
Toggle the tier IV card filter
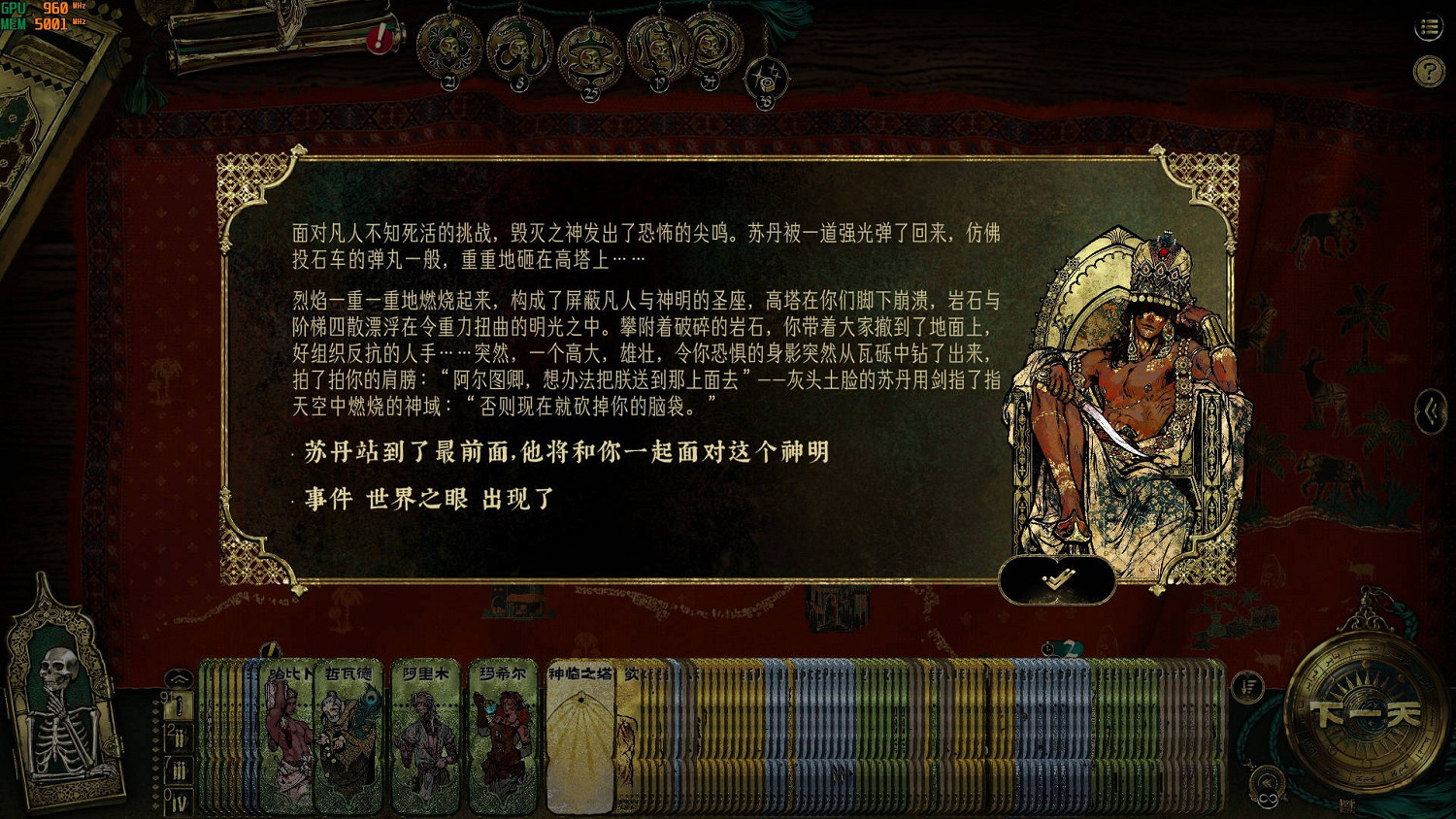[x=181, y=802]
